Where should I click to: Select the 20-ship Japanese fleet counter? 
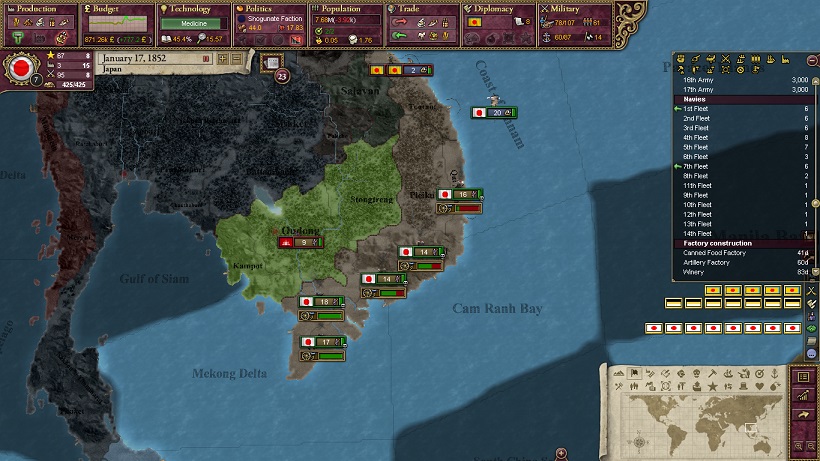point(494,113)
